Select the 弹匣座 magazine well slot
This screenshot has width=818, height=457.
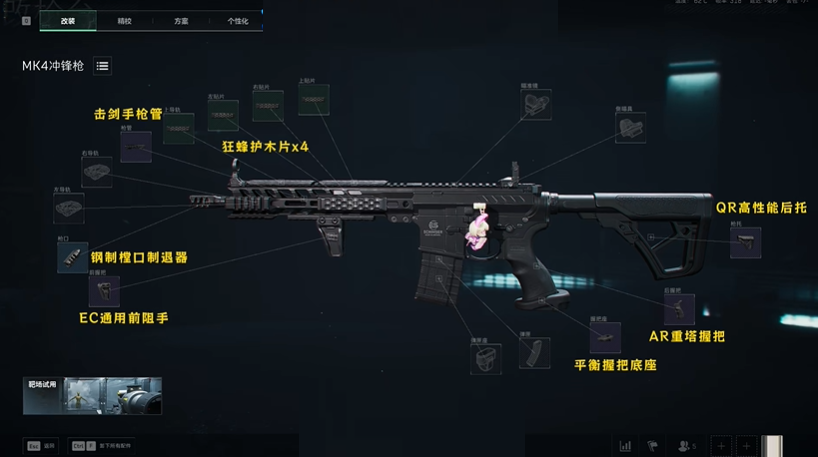[485, 358]
